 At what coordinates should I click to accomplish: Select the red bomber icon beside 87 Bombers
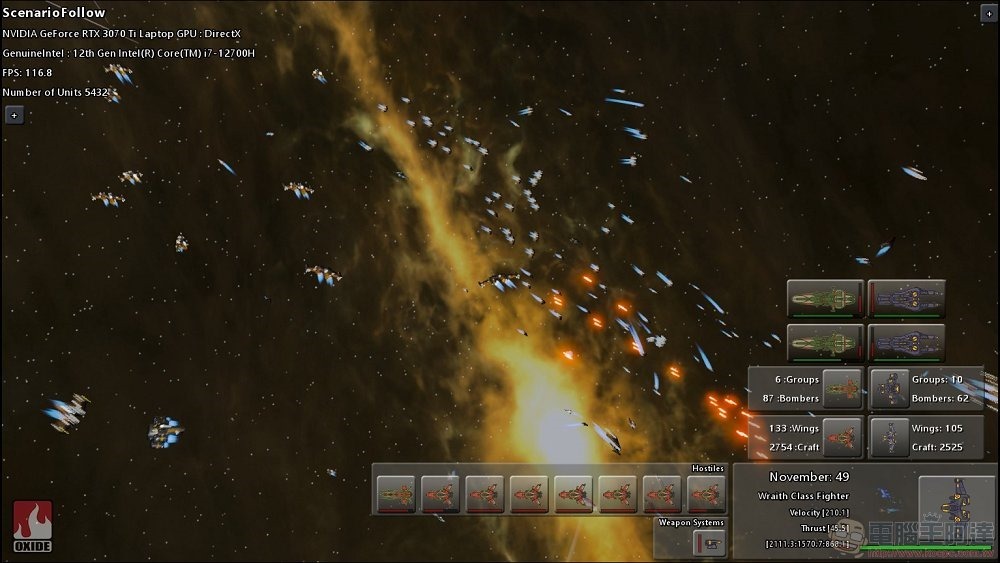coord(841,388)
